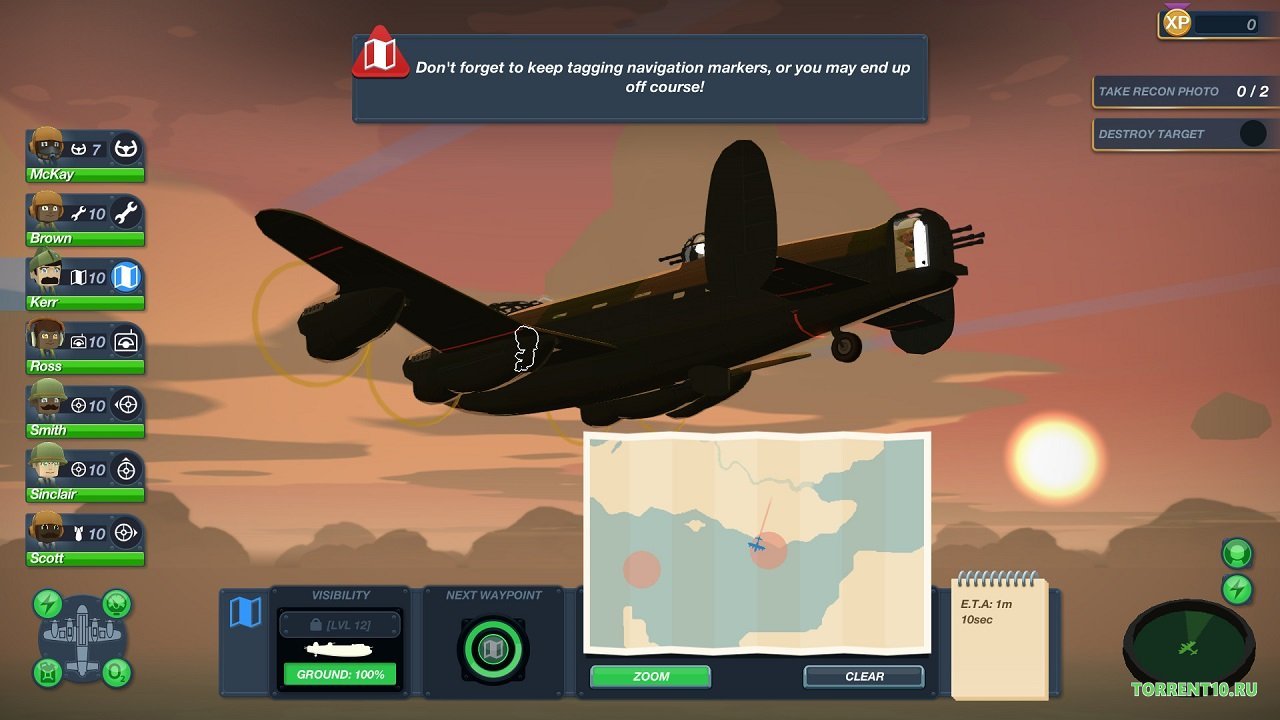Click the lightning indicator beside the radar
The image size is (1280, 720).
pyautogui.click(x=1236, y=588)
